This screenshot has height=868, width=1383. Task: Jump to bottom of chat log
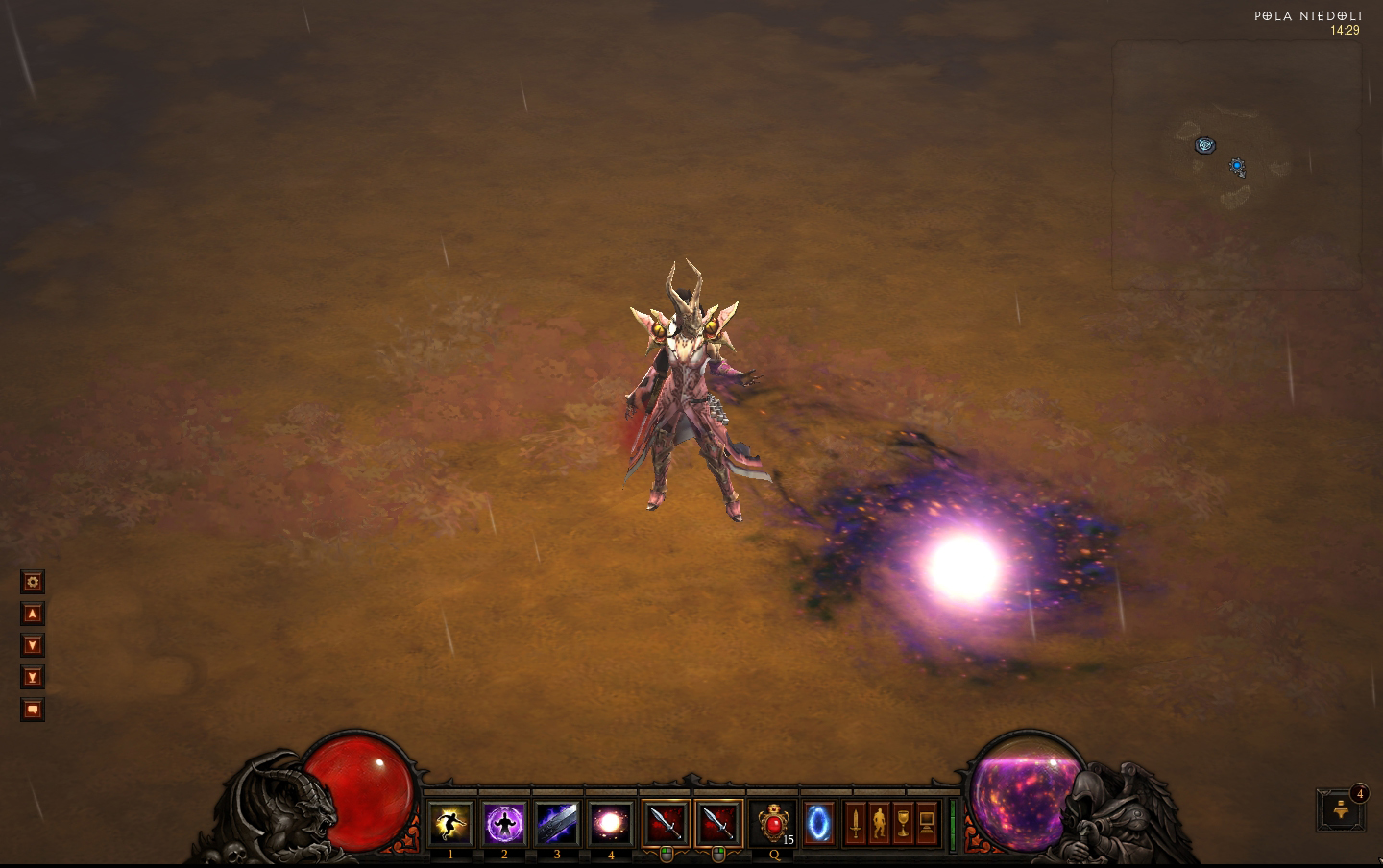pos(33,677)
